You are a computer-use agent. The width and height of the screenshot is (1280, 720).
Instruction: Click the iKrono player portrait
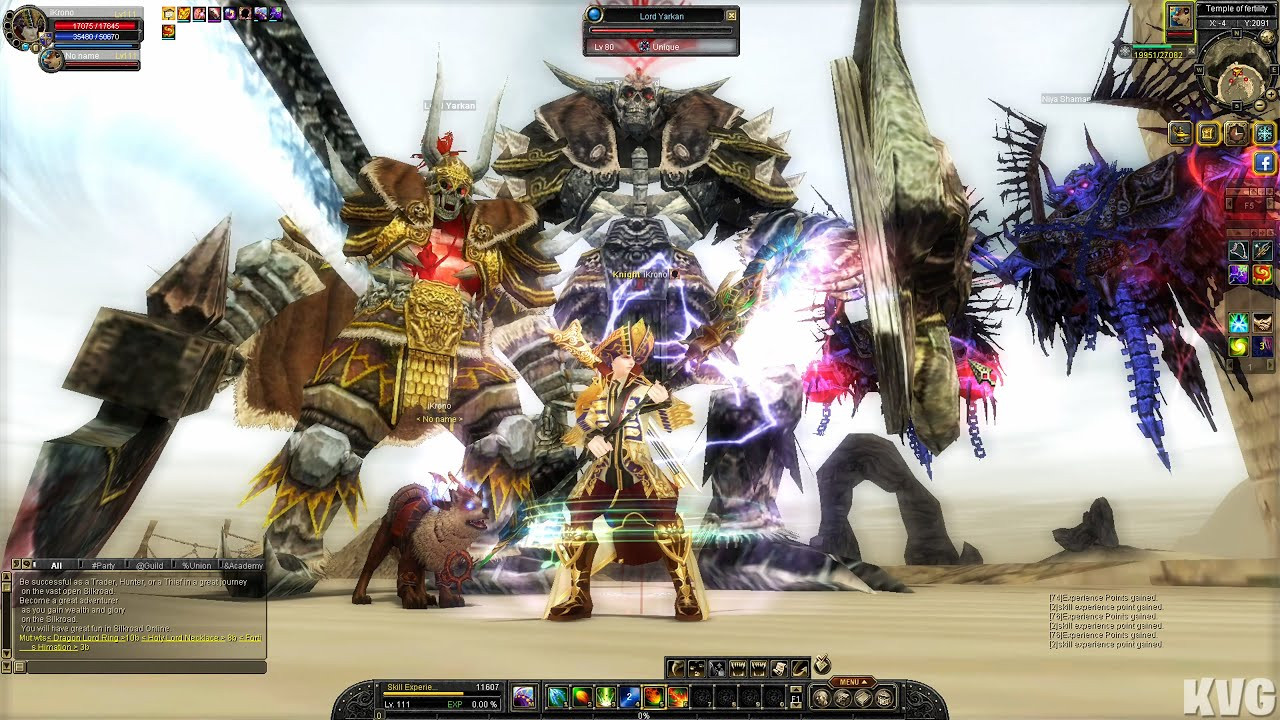(x=26, y=27)
